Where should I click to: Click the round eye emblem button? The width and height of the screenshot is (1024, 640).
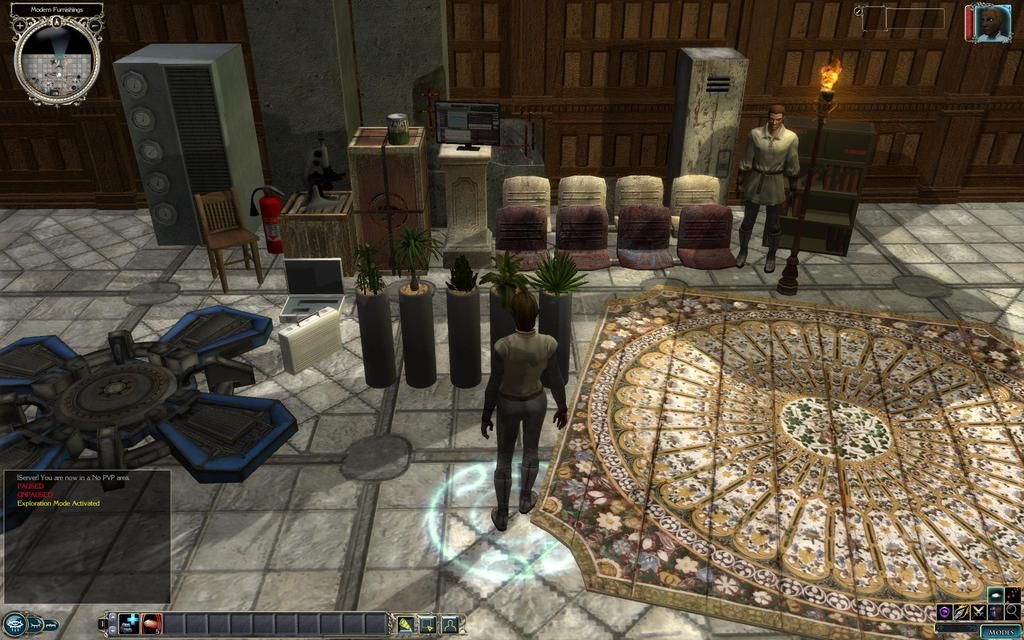point(14,624)
